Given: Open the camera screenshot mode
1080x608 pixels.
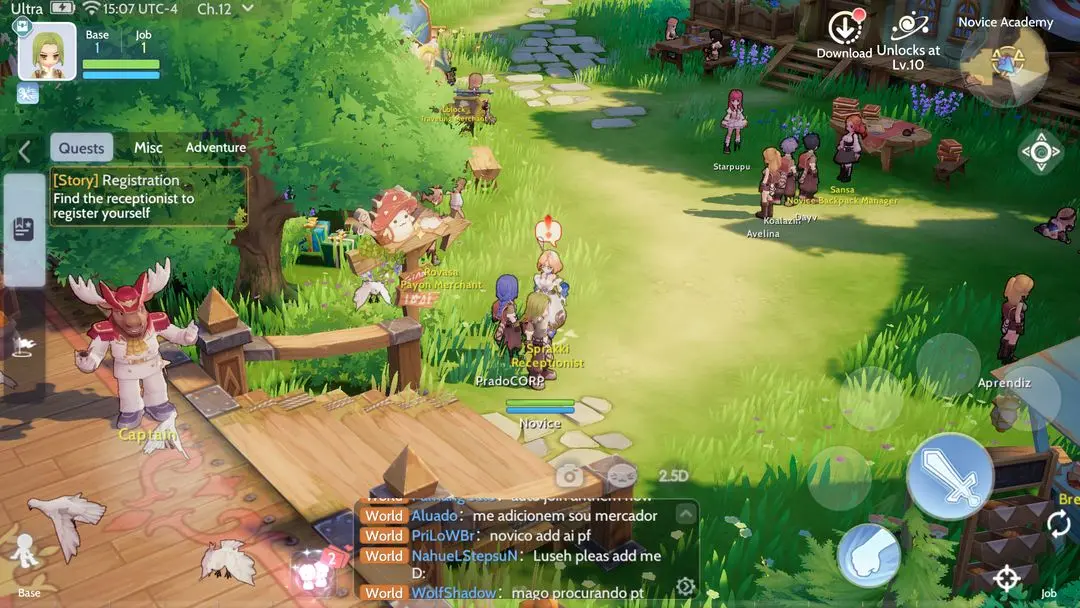Looking at the screenshot, I should point(569,476).
